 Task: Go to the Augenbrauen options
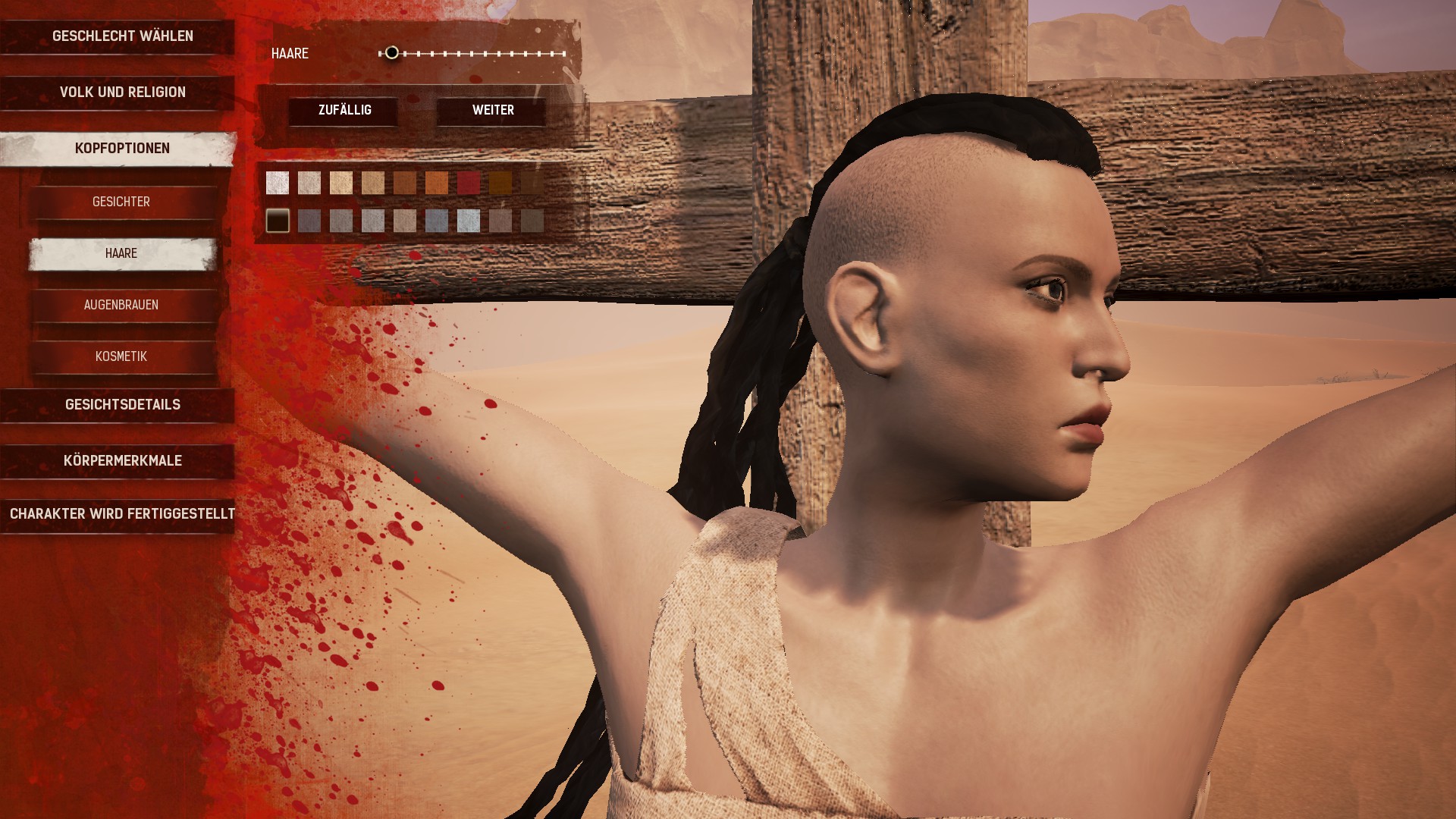[121, 305]
